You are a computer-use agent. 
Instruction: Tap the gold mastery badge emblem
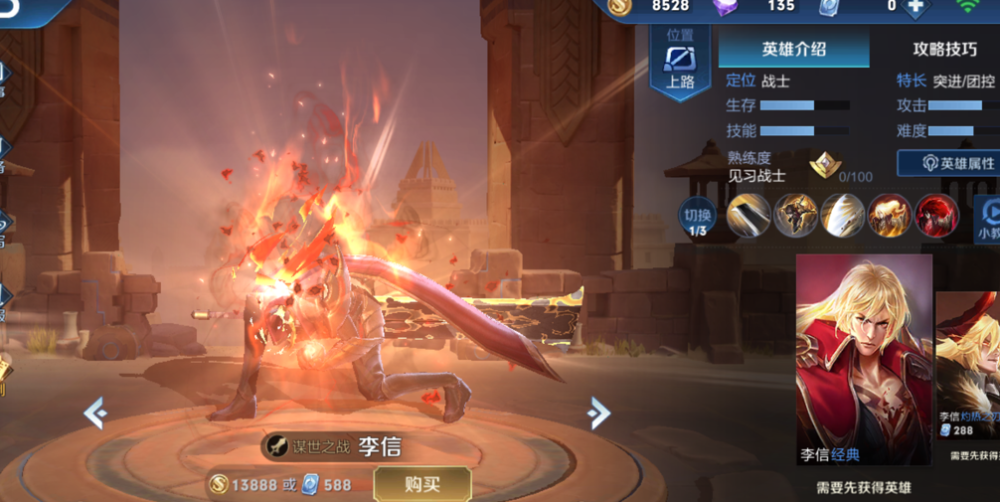825,166
